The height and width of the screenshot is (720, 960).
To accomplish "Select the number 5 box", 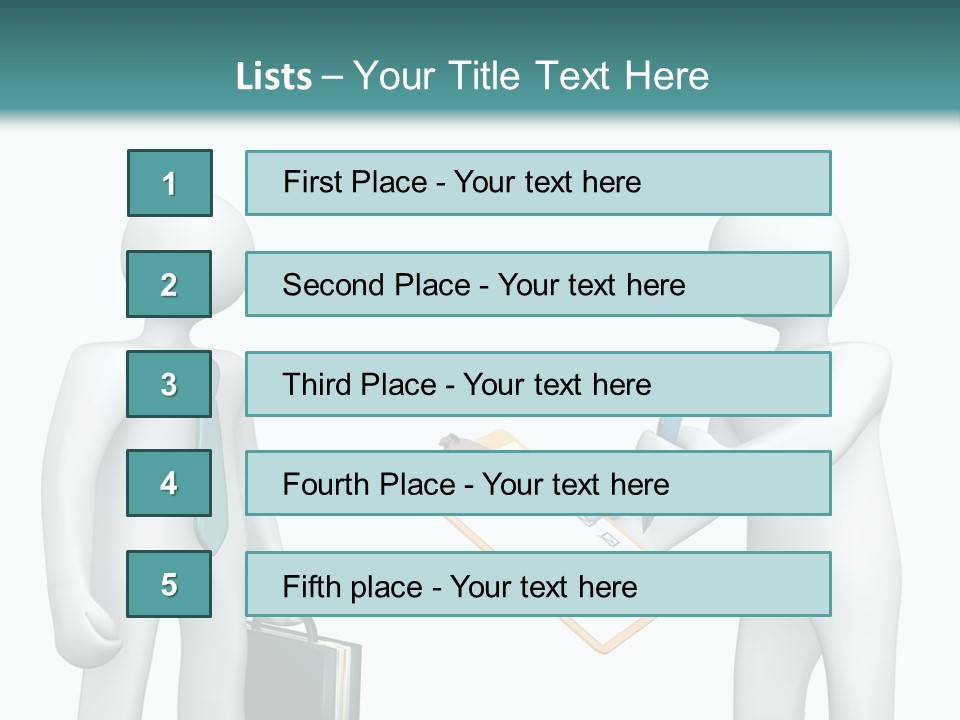I will pyautogui.click(x=169, y=584).
